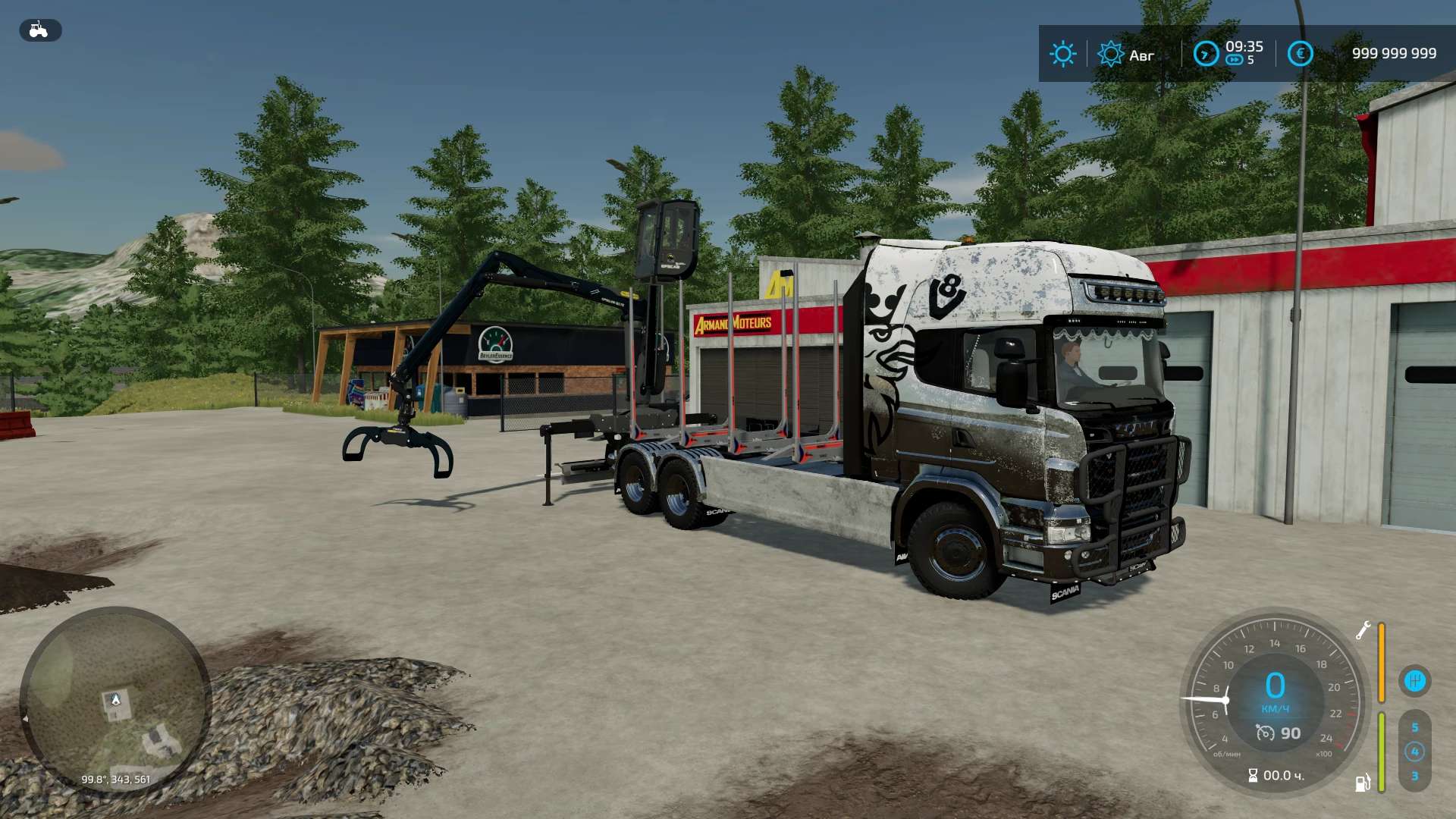Toggle the blue gearbox shifter icon

[1414, 680]
